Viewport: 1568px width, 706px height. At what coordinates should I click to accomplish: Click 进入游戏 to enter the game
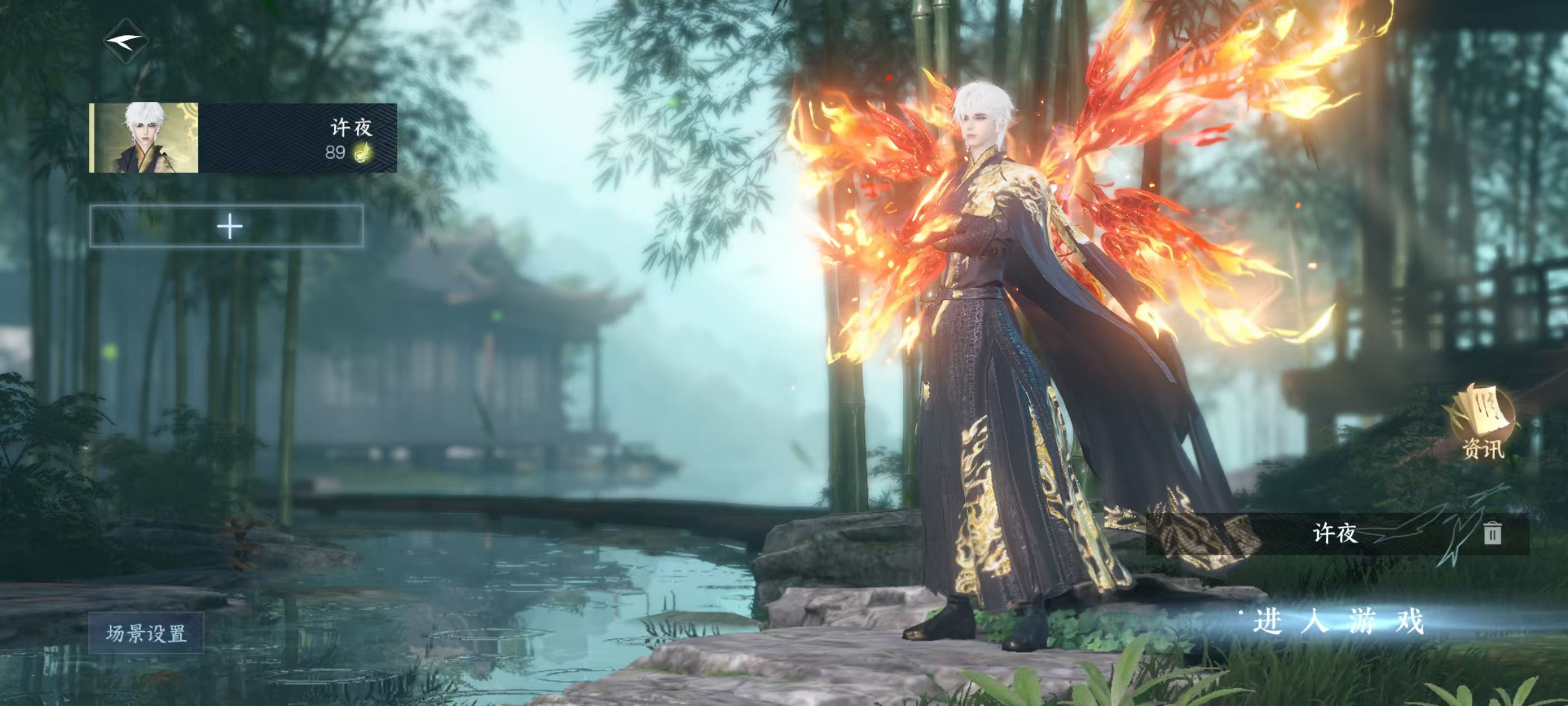point(1338,622)
